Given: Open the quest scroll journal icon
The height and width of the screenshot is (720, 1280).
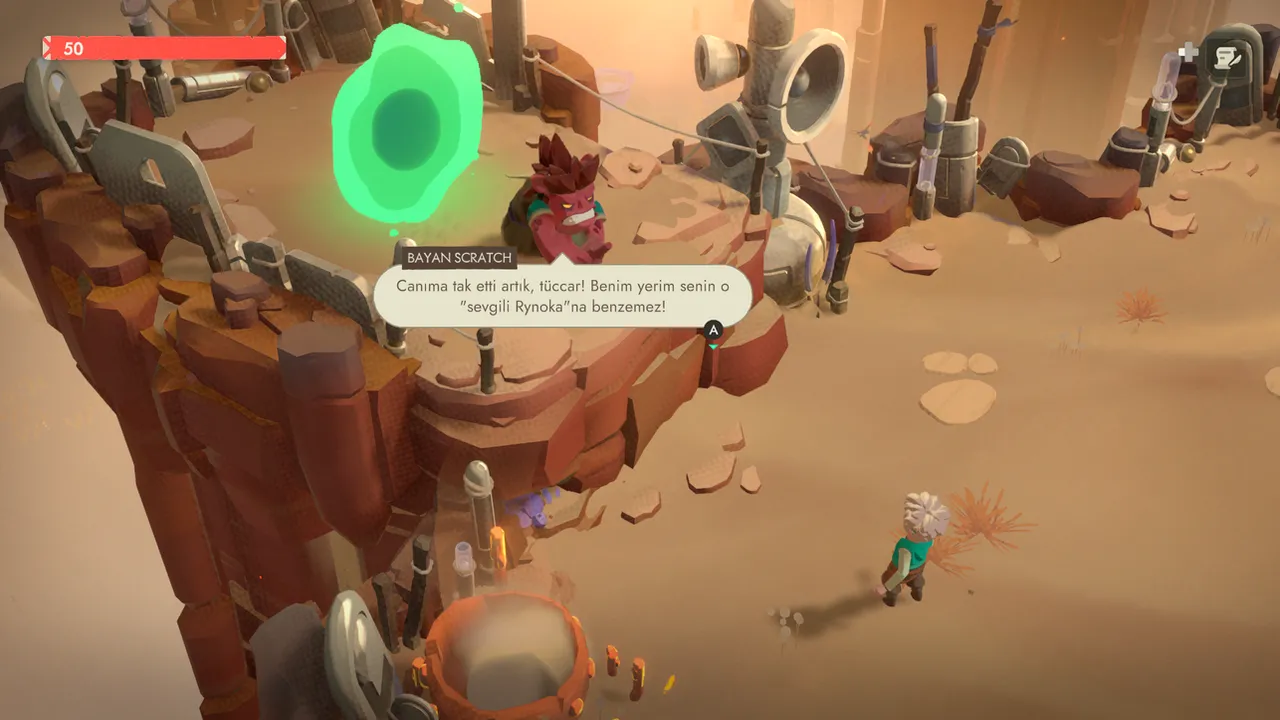Looking at the screenshot, I should [x=1225, y=59].
